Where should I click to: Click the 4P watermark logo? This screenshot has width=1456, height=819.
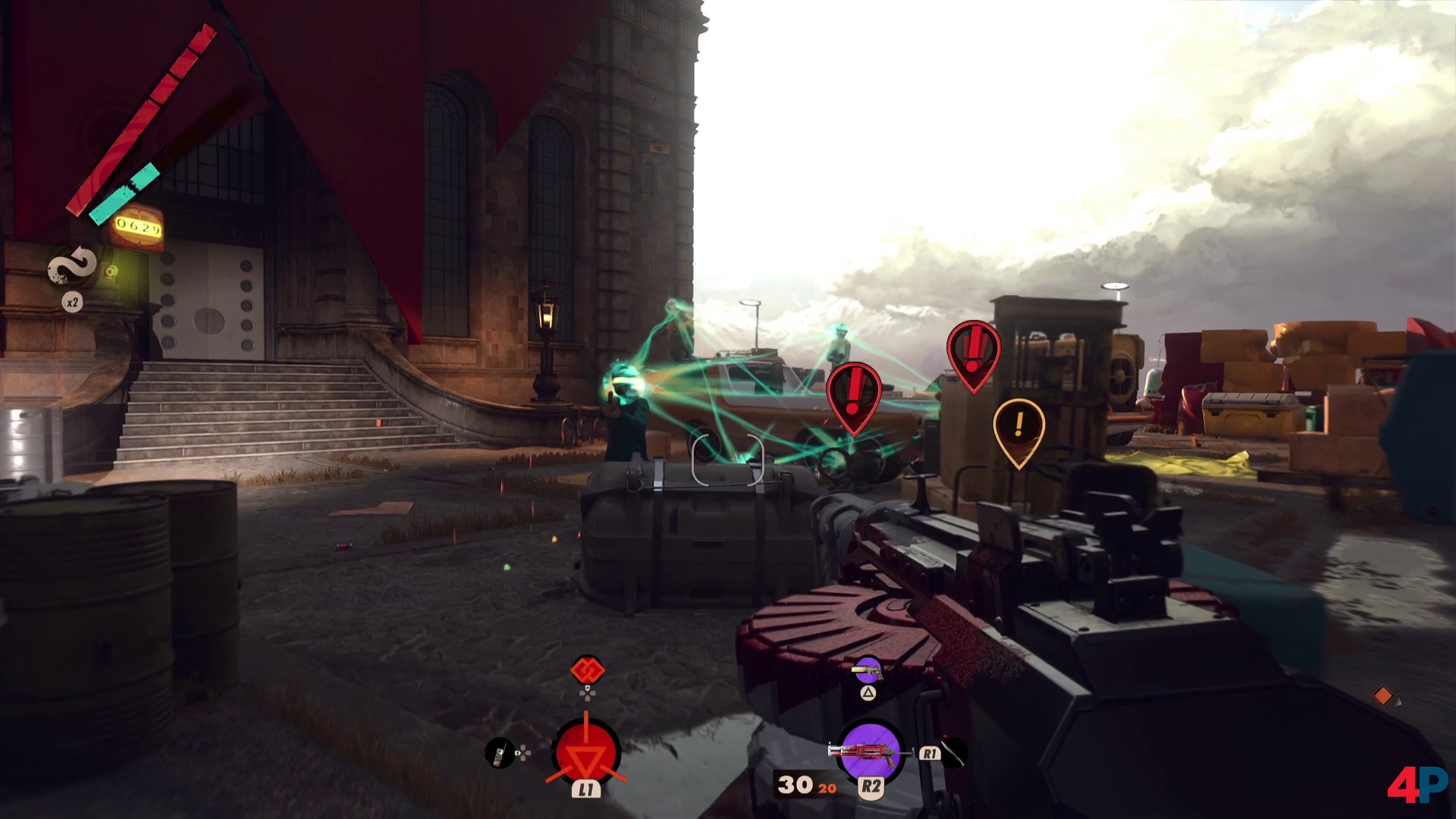(x=1416, y=784)
